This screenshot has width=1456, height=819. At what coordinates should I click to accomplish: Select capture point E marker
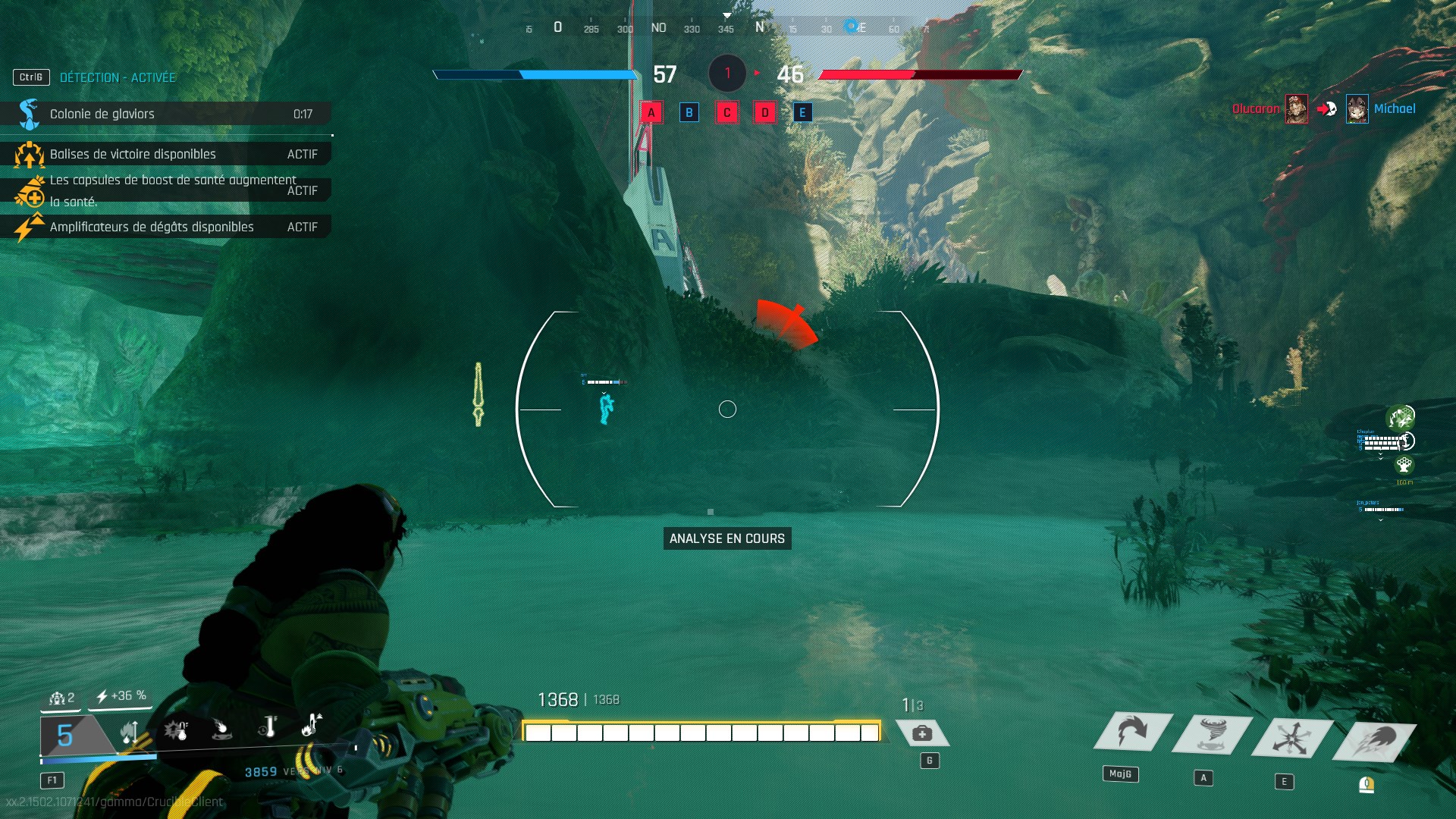coord(802,113)
